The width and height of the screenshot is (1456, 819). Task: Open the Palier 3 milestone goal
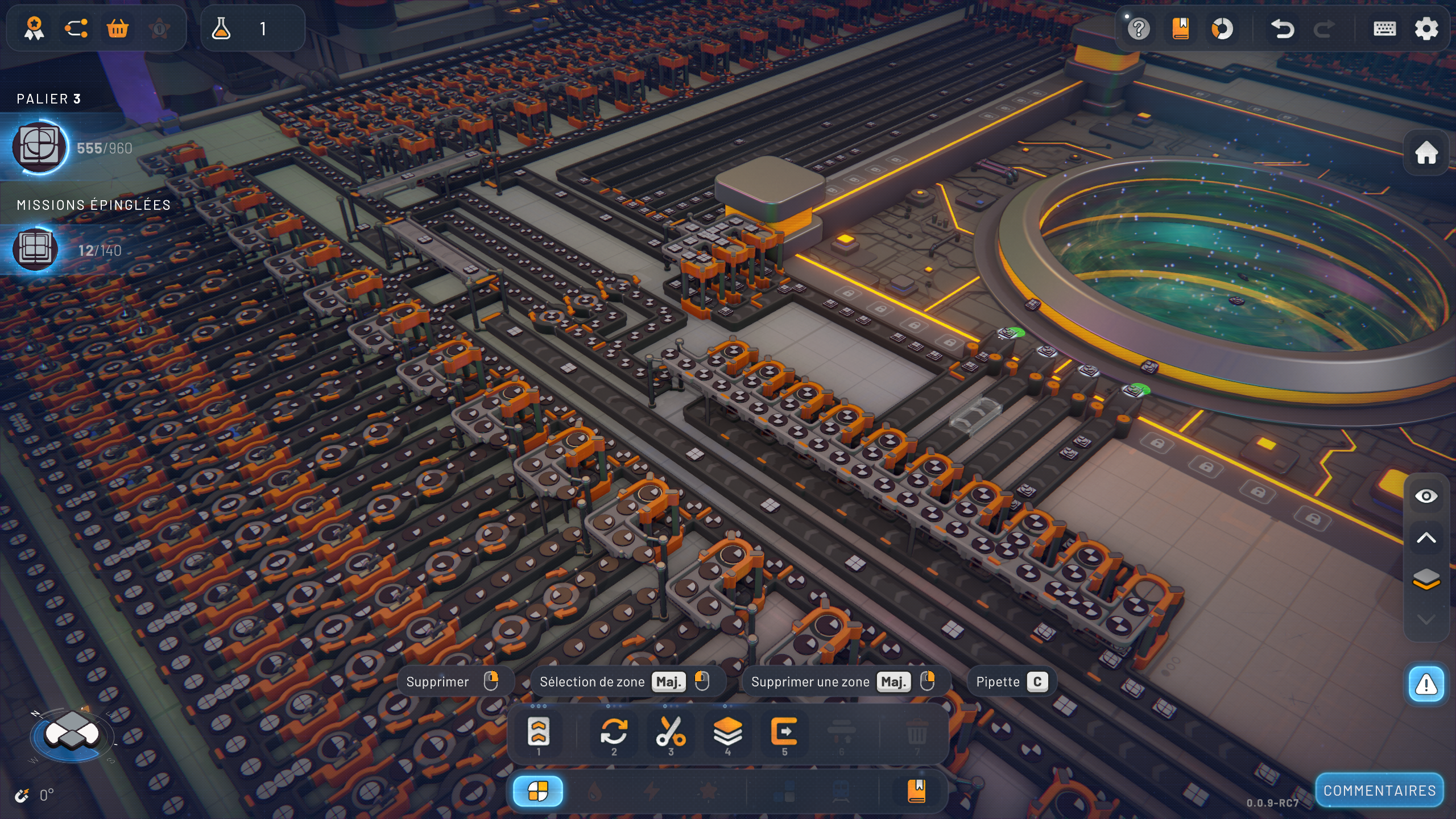[40, 147]
